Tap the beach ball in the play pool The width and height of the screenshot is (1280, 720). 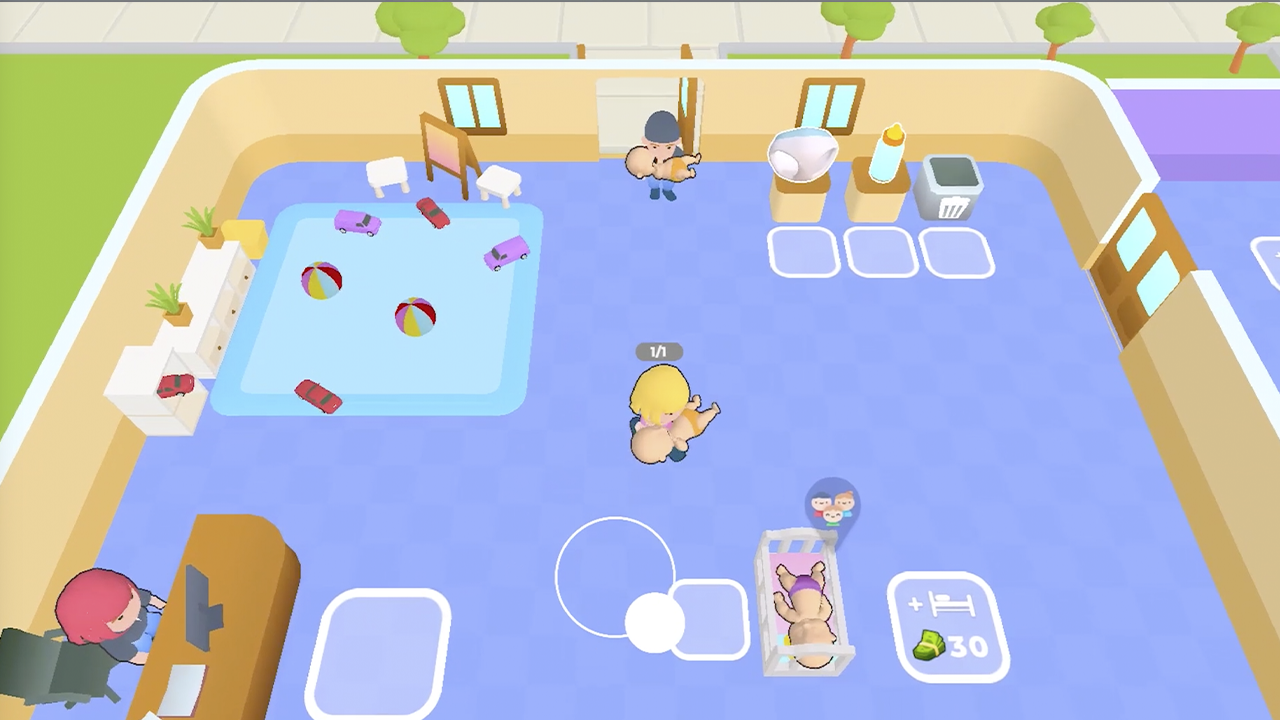point(322,282)
